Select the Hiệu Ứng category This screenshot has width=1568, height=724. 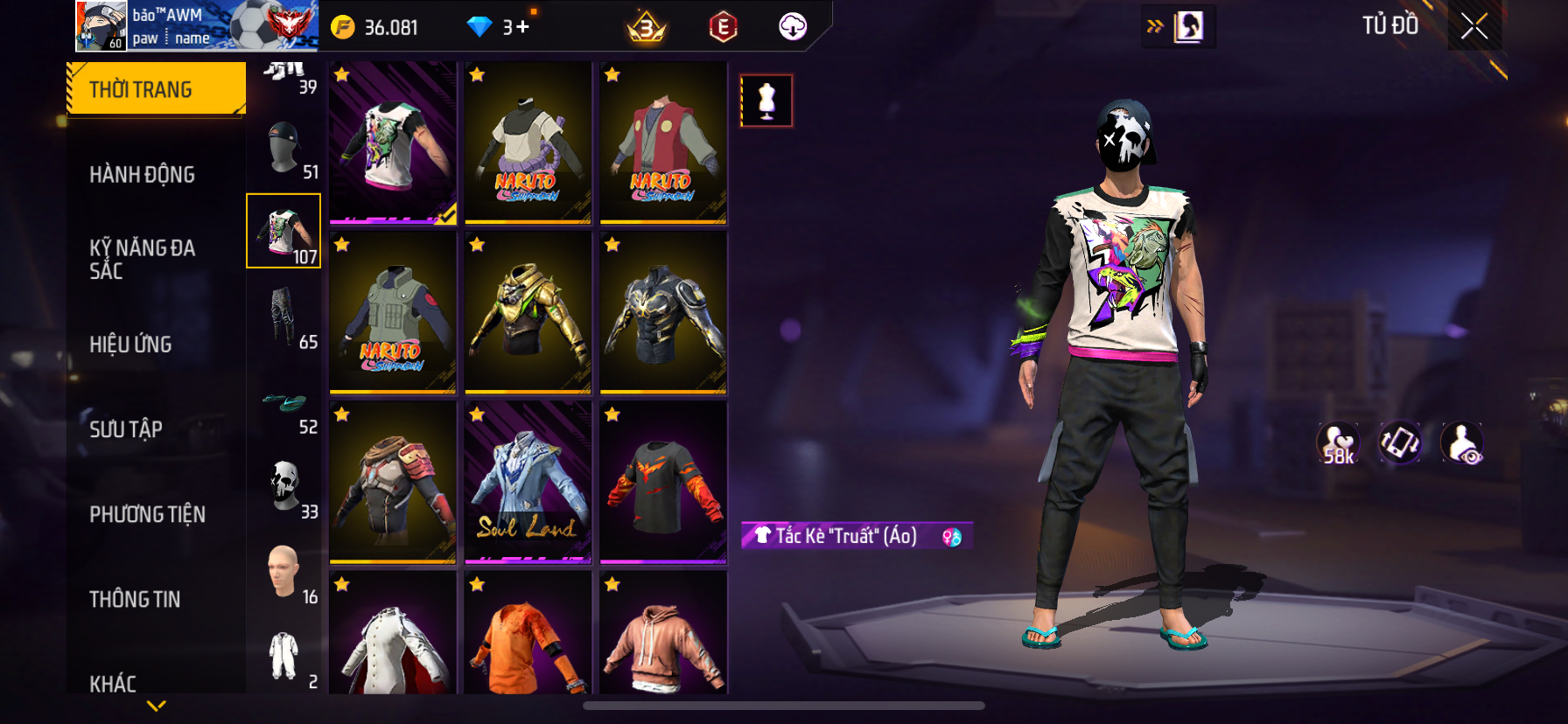[130, 345]
